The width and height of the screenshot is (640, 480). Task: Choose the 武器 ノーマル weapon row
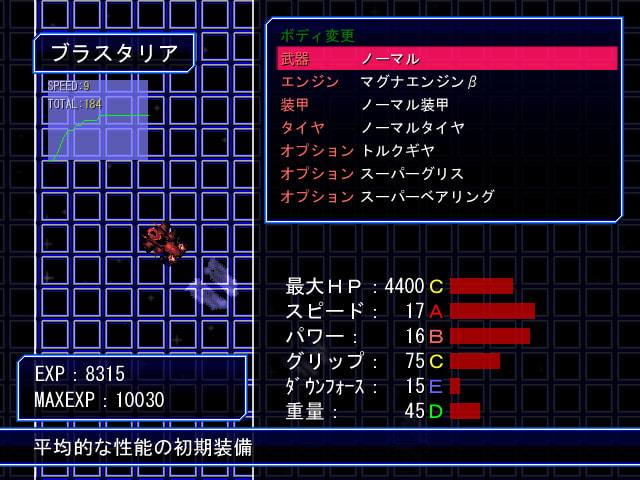tap(446, 59)
